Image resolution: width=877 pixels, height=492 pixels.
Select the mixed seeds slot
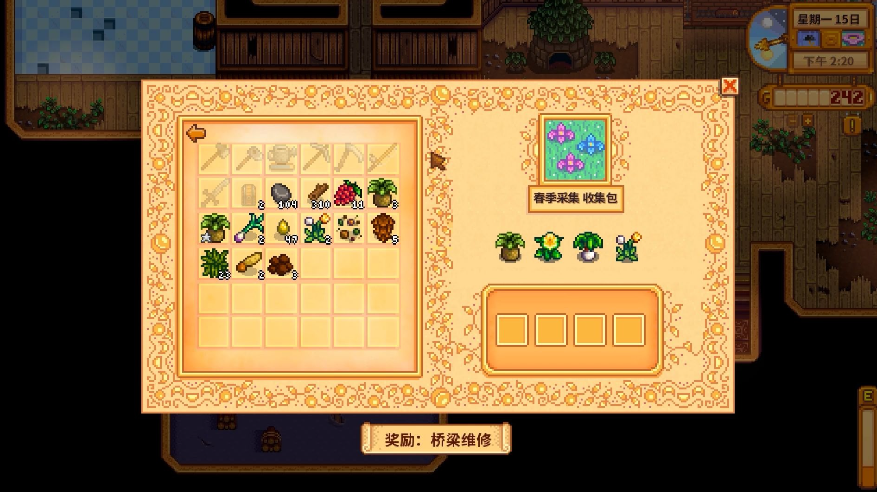[349, 228]
